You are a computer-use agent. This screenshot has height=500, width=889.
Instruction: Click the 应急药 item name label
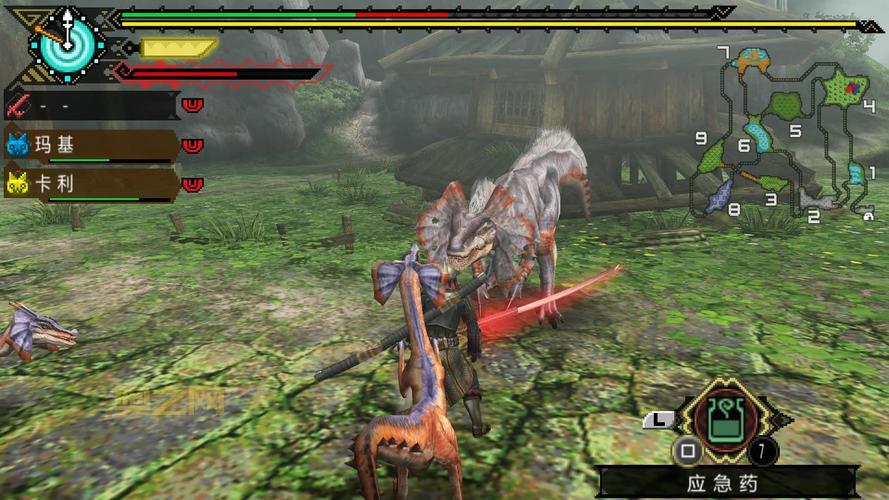click(x=723, y=483)
